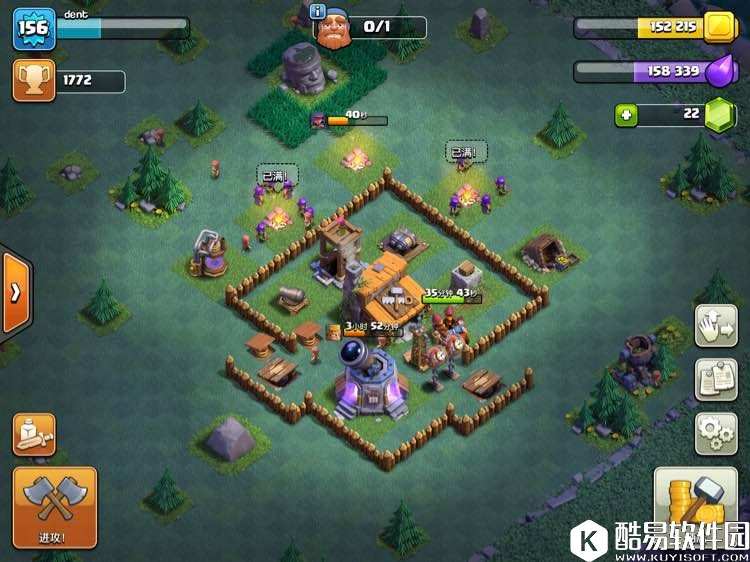750x562 pixels.
Task: Open the trophy league icon showing 1772
Action: click(33, 81)
